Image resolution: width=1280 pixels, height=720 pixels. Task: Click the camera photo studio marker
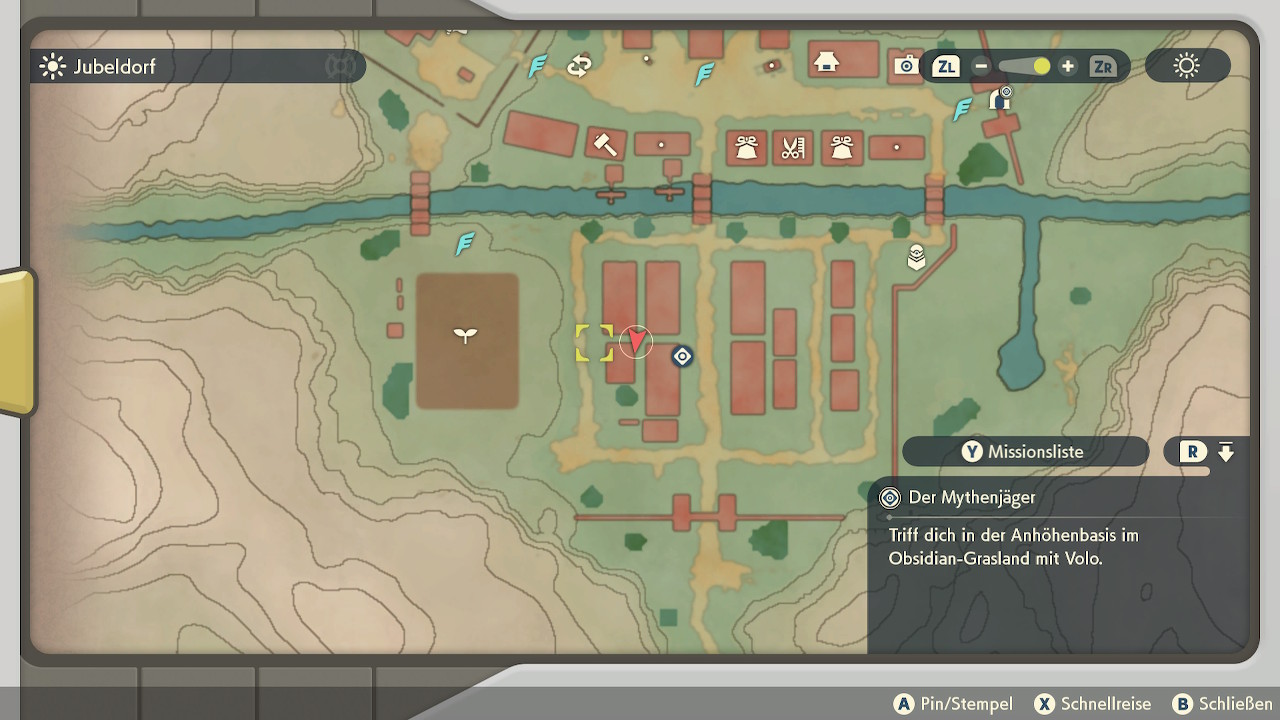pyautogui.click(x=906, y=66)
